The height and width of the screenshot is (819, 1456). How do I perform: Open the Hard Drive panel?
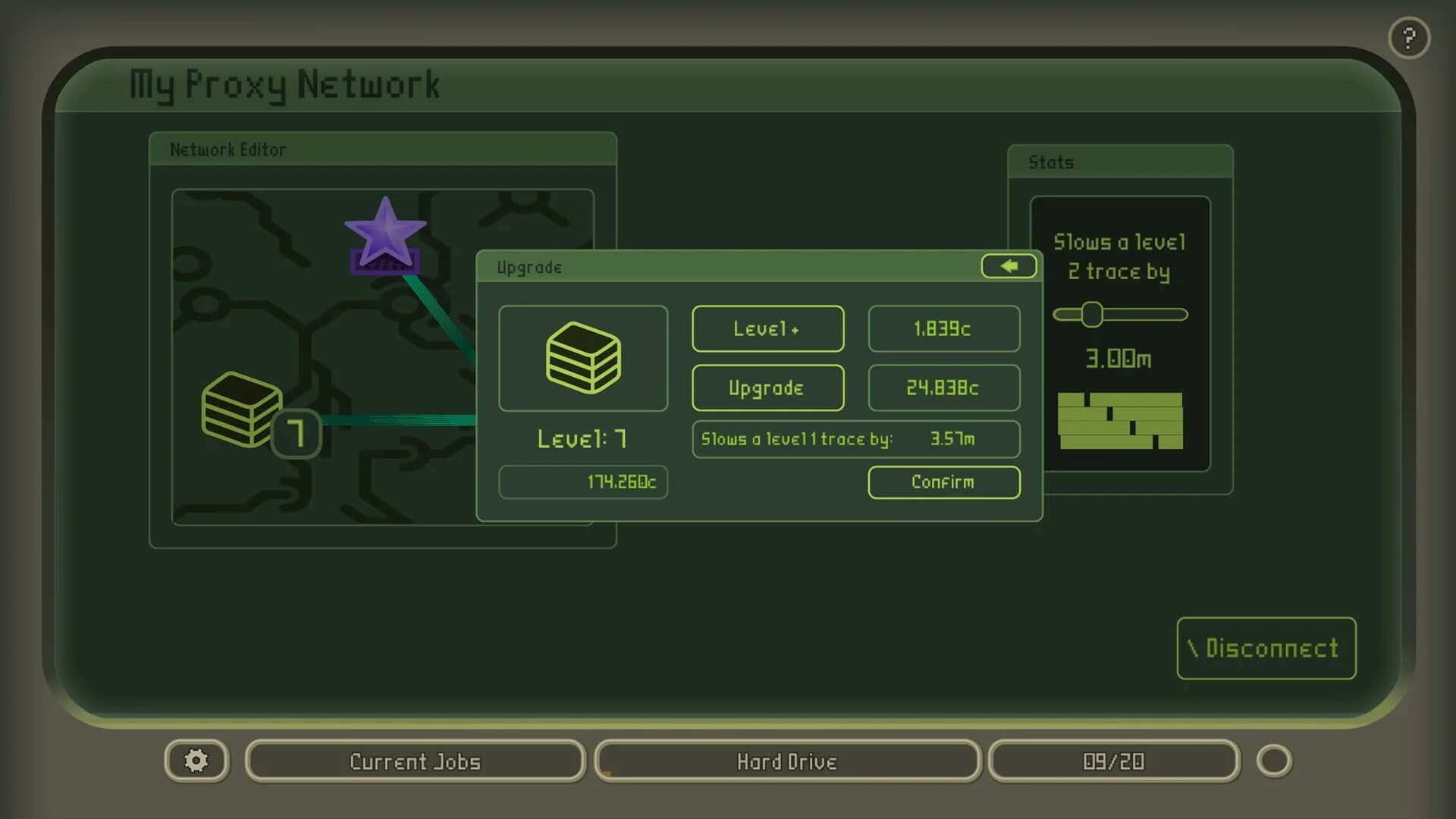(x=787, y=761)
